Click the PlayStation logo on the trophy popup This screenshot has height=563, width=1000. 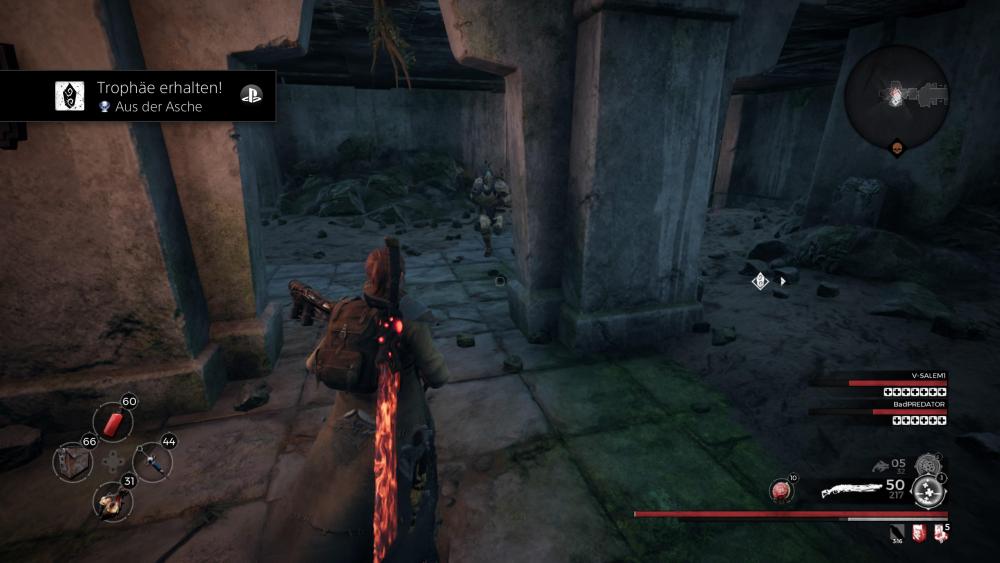point(250,95)
